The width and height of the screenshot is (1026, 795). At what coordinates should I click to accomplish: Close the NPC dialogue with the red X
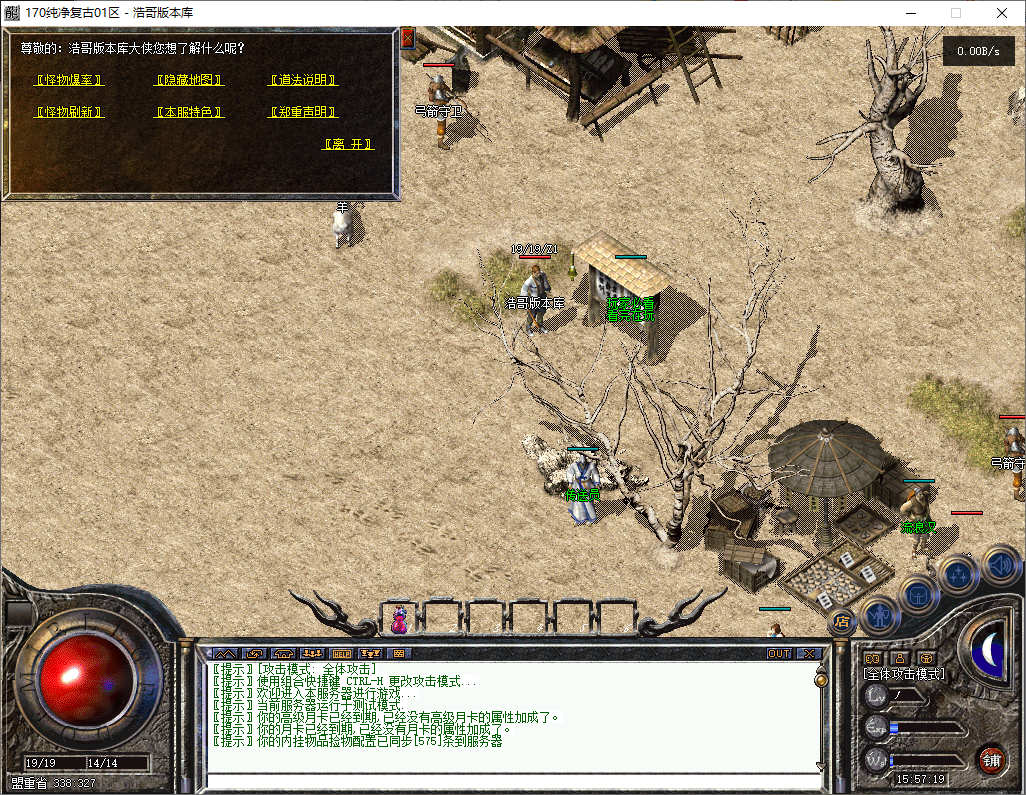pyautogui.click(x=407, y=39)
